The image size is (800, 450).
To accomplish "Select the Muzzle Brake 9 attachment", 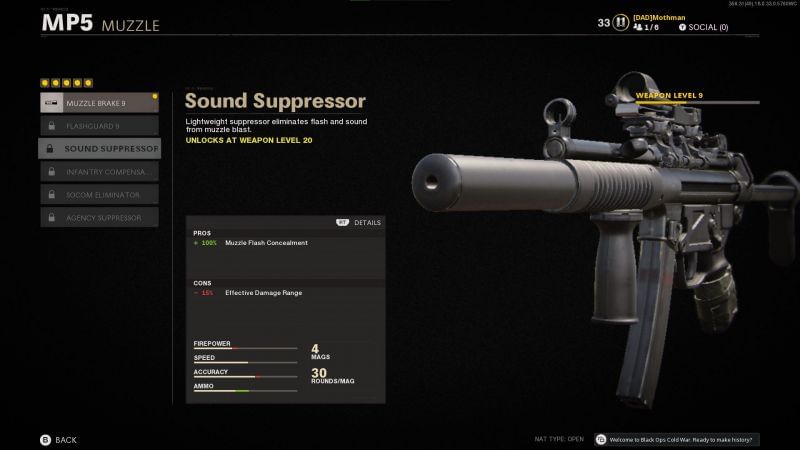I will tap(99, 103).
